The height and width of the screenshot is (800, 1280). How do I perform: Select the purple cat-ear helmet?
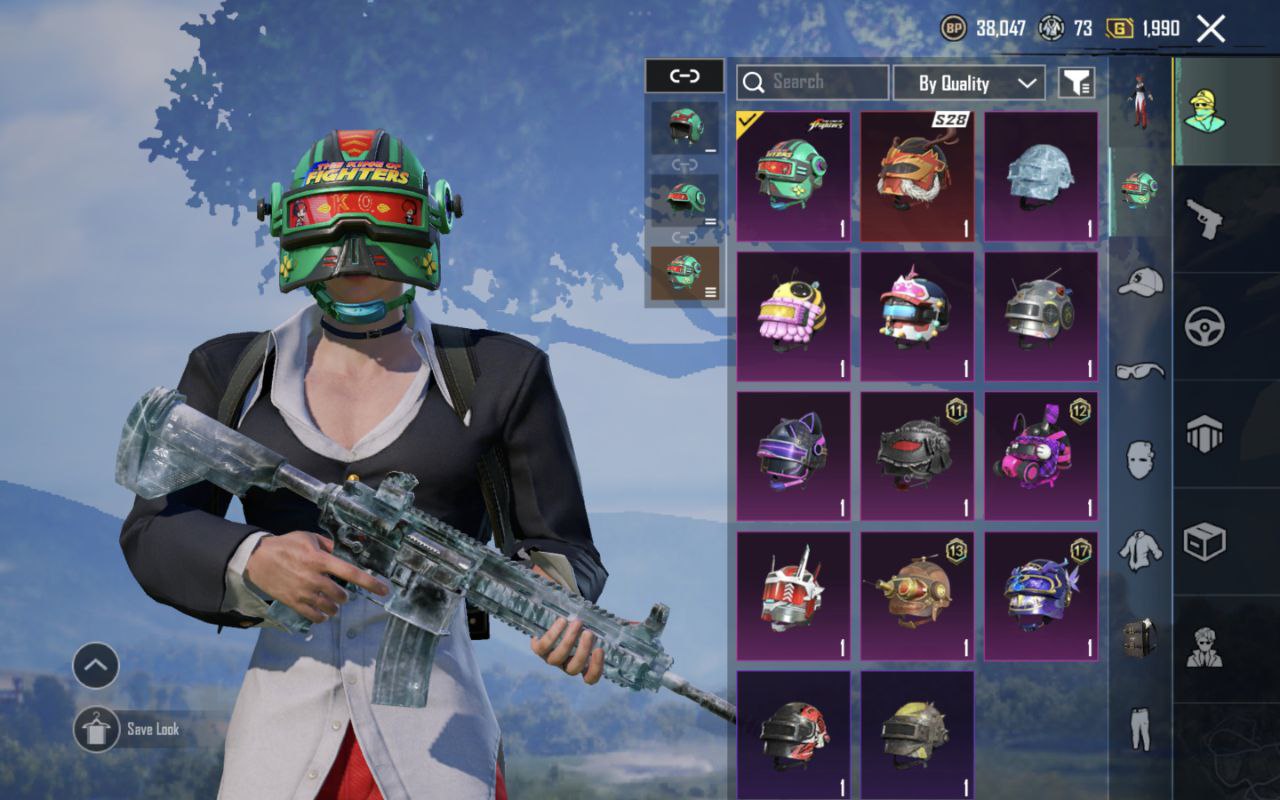(793, 456)
